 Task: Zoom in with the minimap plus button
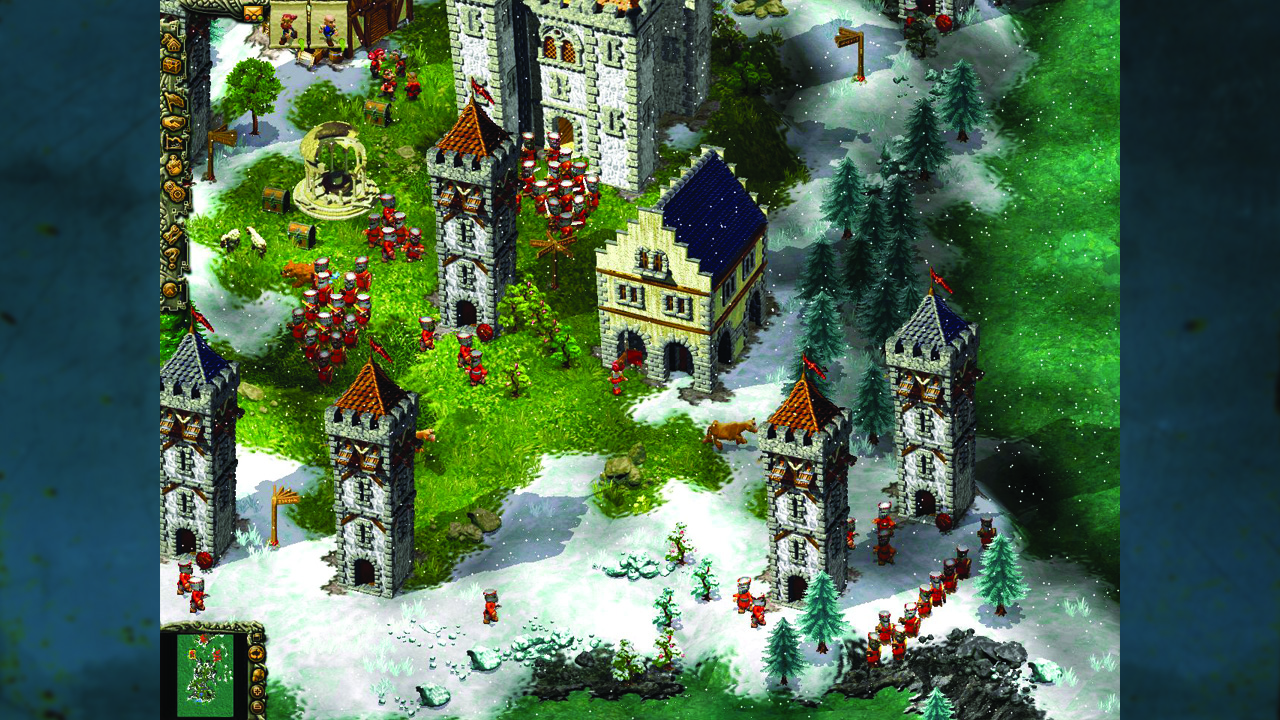point(257,691)
